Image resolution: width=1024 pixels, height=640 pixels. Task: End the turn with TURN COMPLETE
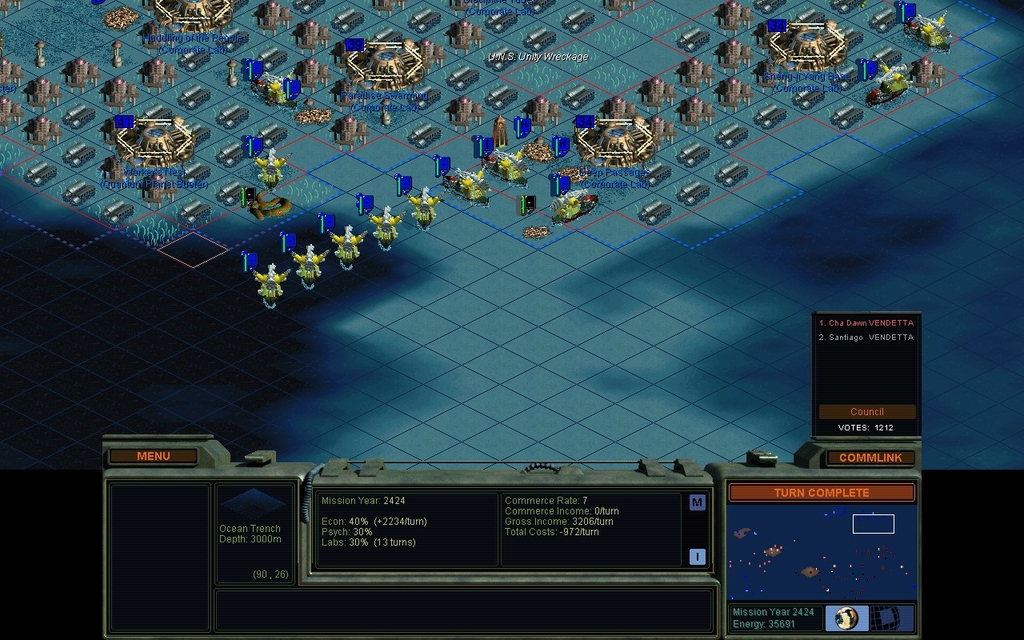point(821,492)
